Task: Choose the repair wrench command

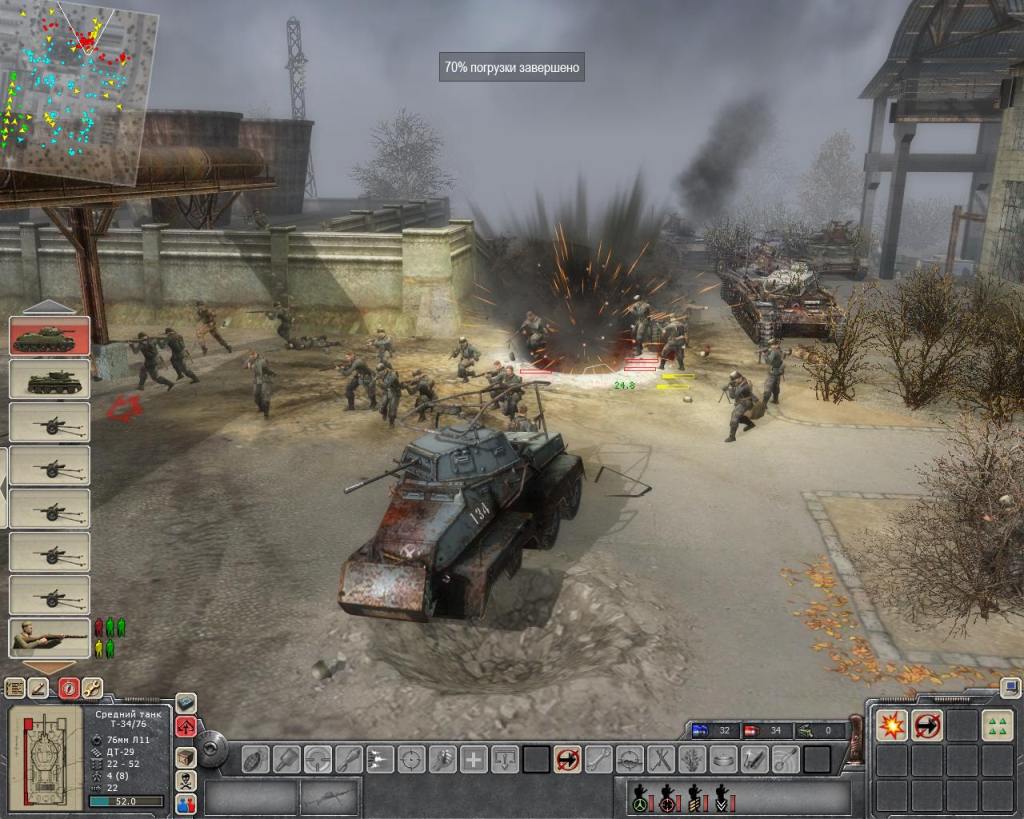Action: tap(598, 759)
